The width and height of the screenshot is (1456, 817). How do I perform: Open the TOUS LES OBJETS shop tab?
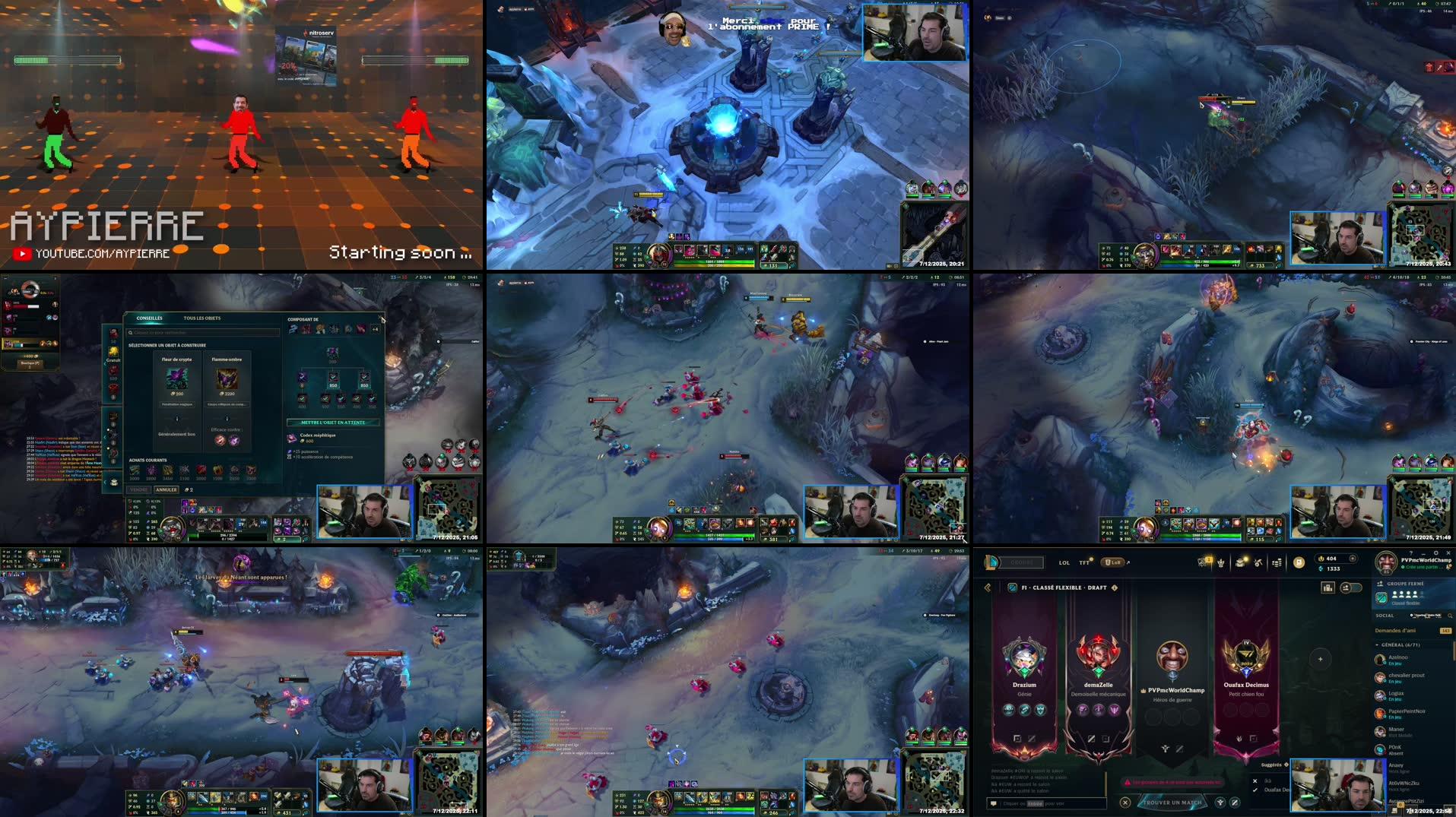(201, 318)
